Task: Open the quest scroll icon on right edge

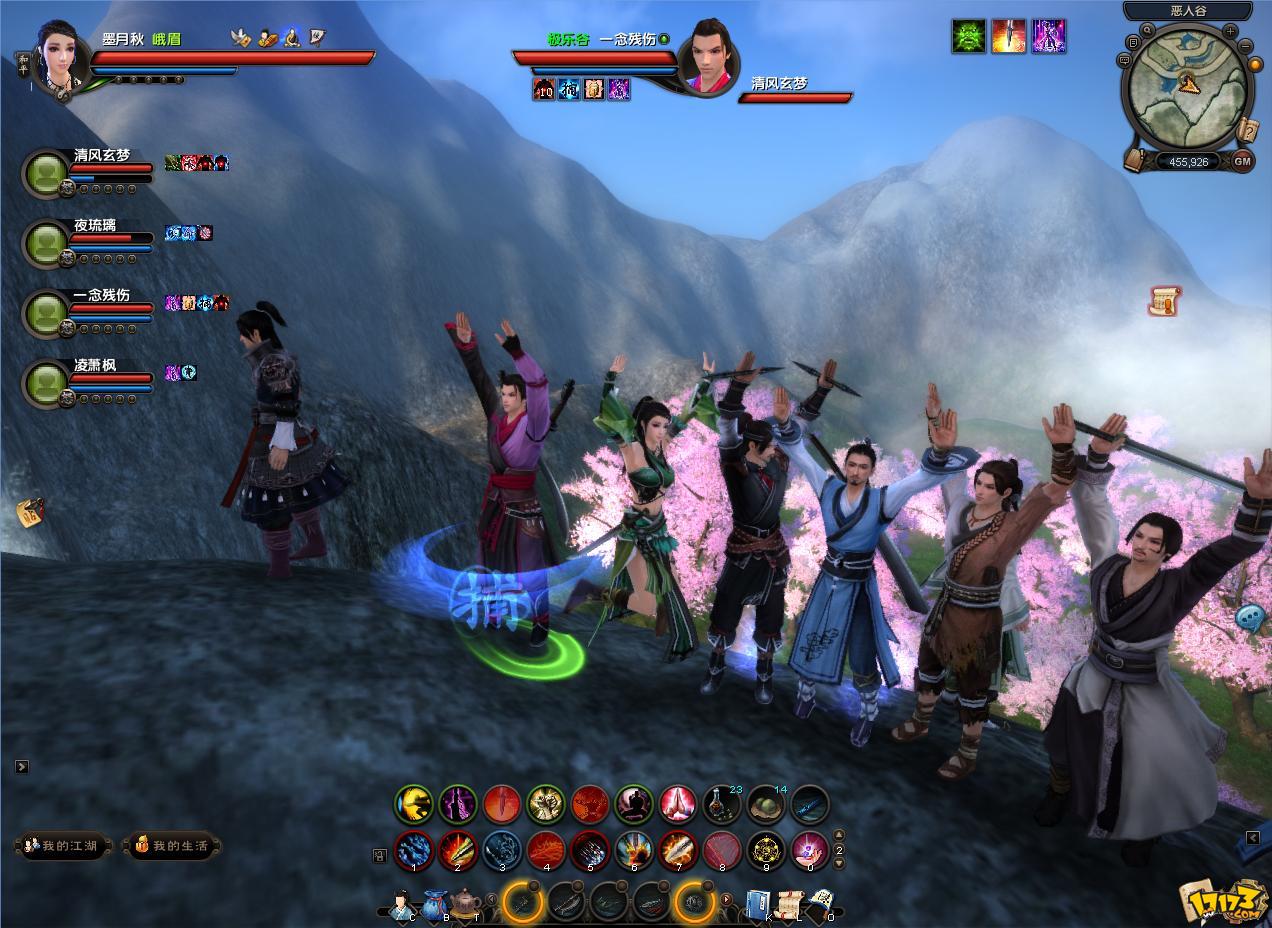Action: (1164, 300)
